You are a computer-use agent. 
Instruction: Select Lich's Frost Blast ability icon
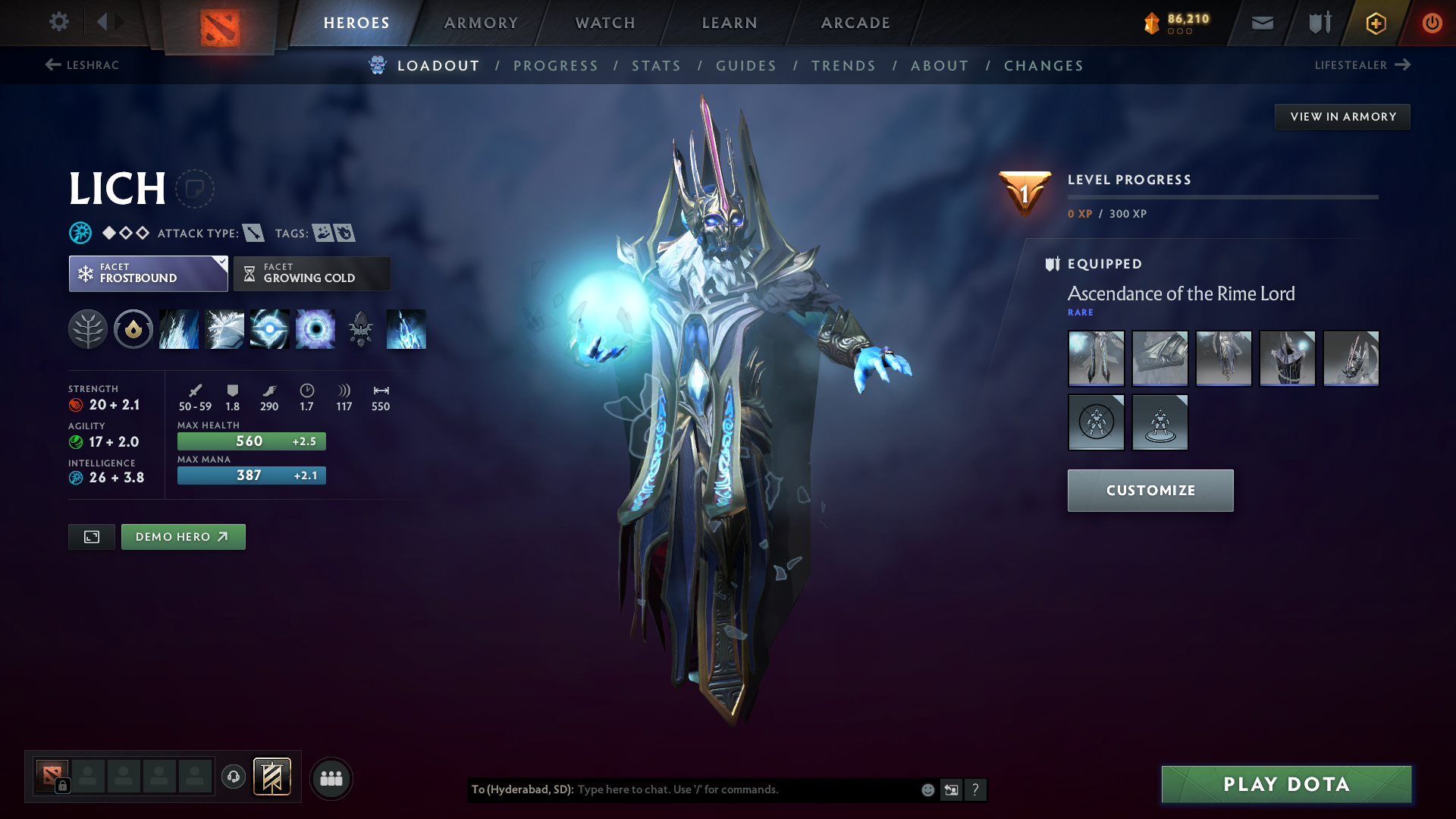pos(178,329)
